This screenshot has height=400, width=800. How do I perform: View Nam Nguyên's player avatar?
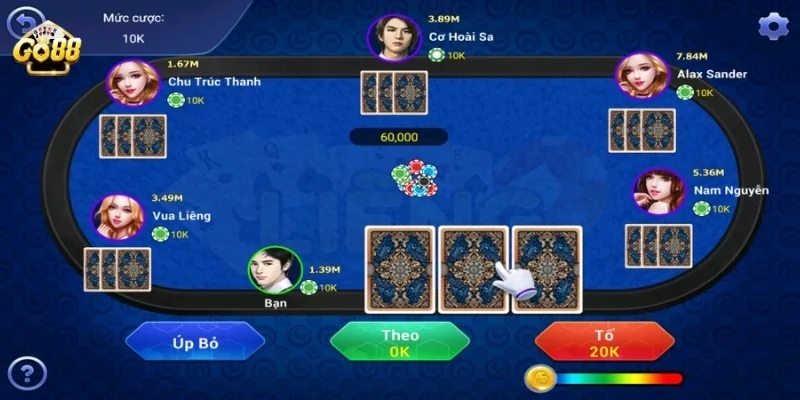click(x=659, y=192)
